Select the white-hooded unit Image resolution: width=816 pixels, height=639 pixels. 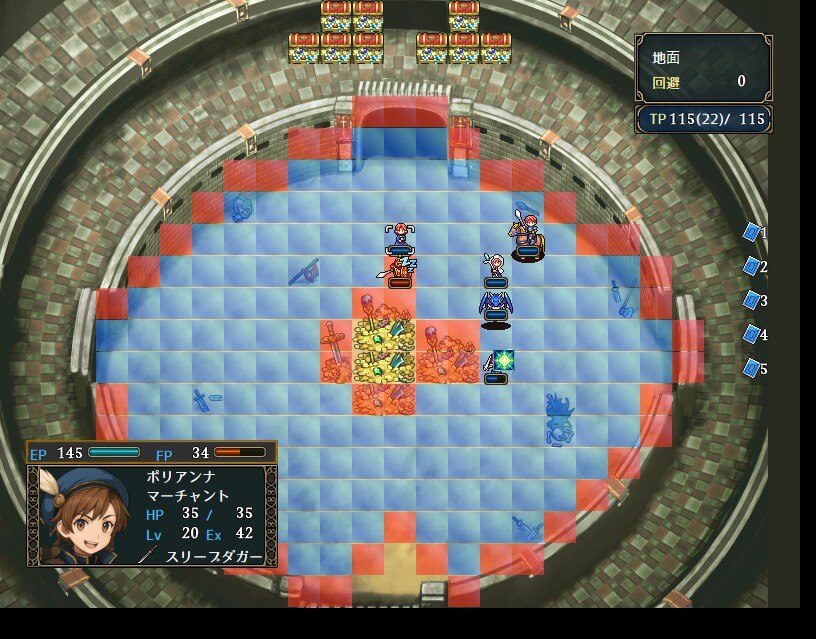click(x=494, y=268)
